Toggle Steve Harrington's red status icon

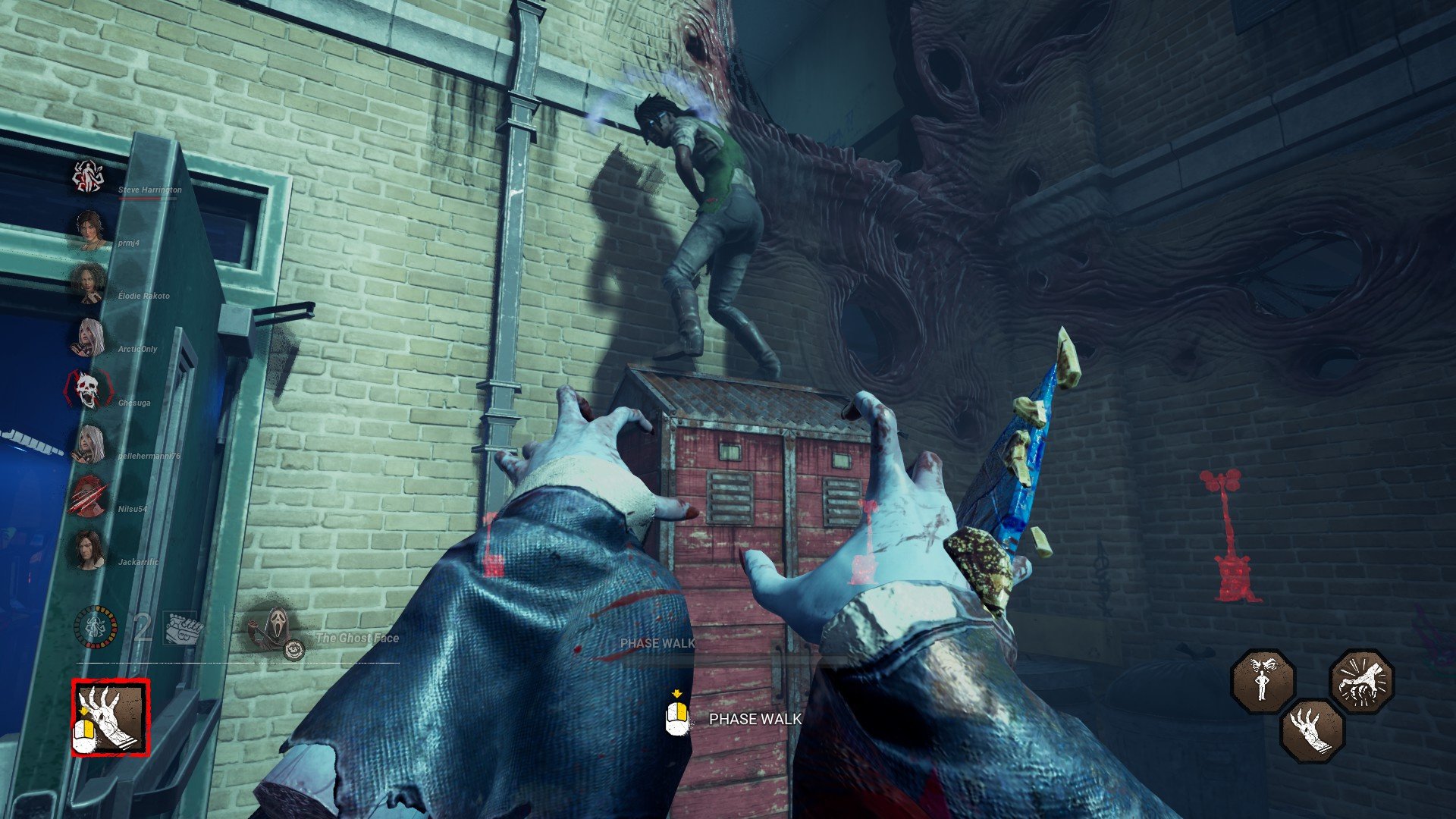(x=88, y=175)
